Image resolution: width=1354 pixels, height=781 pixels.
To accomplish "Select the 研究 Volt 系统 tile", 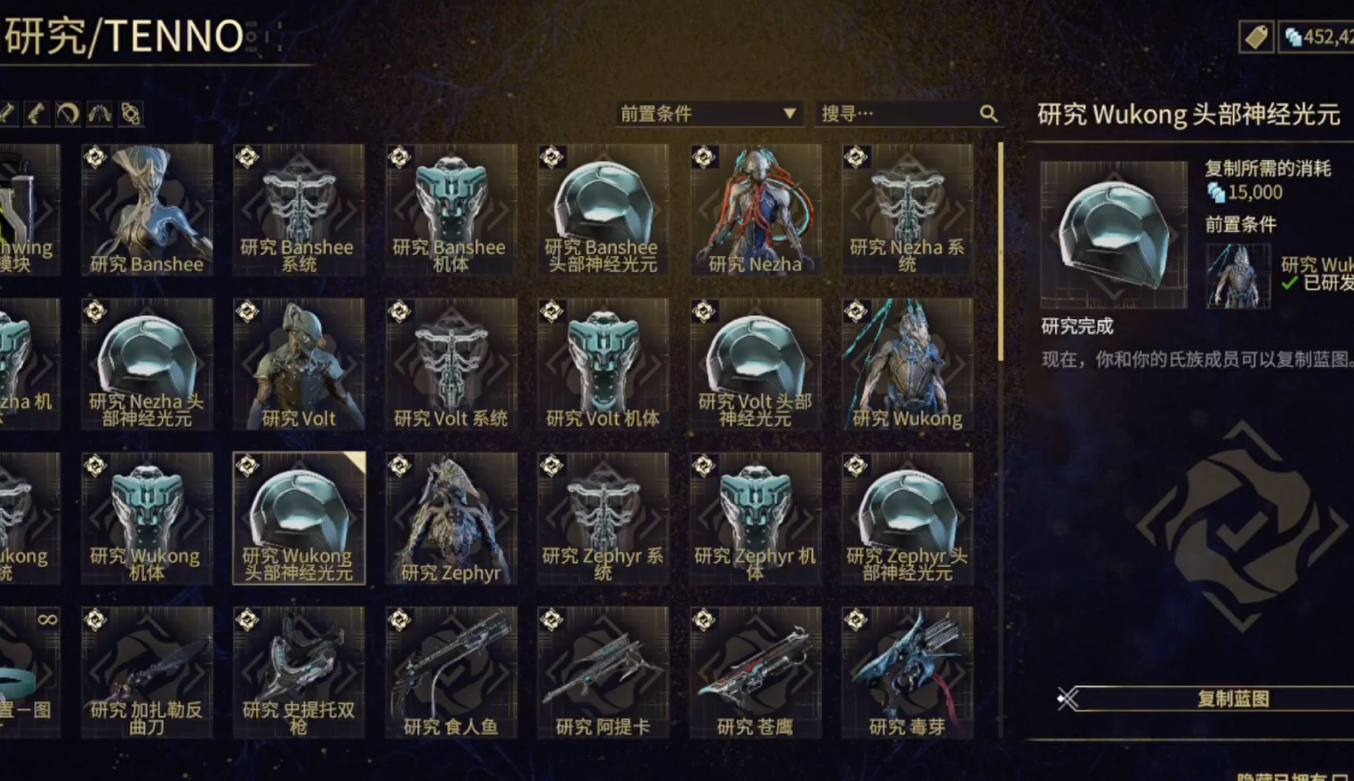I will point(451,364).
